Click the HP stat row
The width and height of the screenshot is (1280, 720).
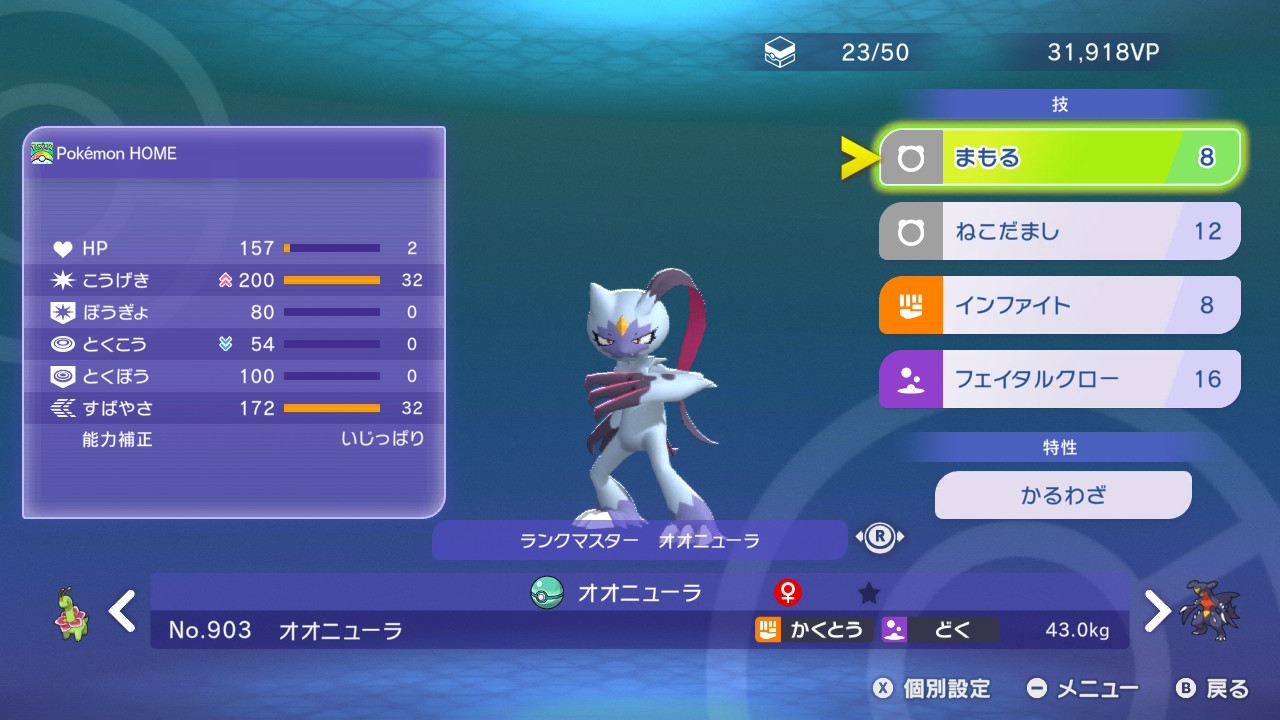(x=236, y=248)
